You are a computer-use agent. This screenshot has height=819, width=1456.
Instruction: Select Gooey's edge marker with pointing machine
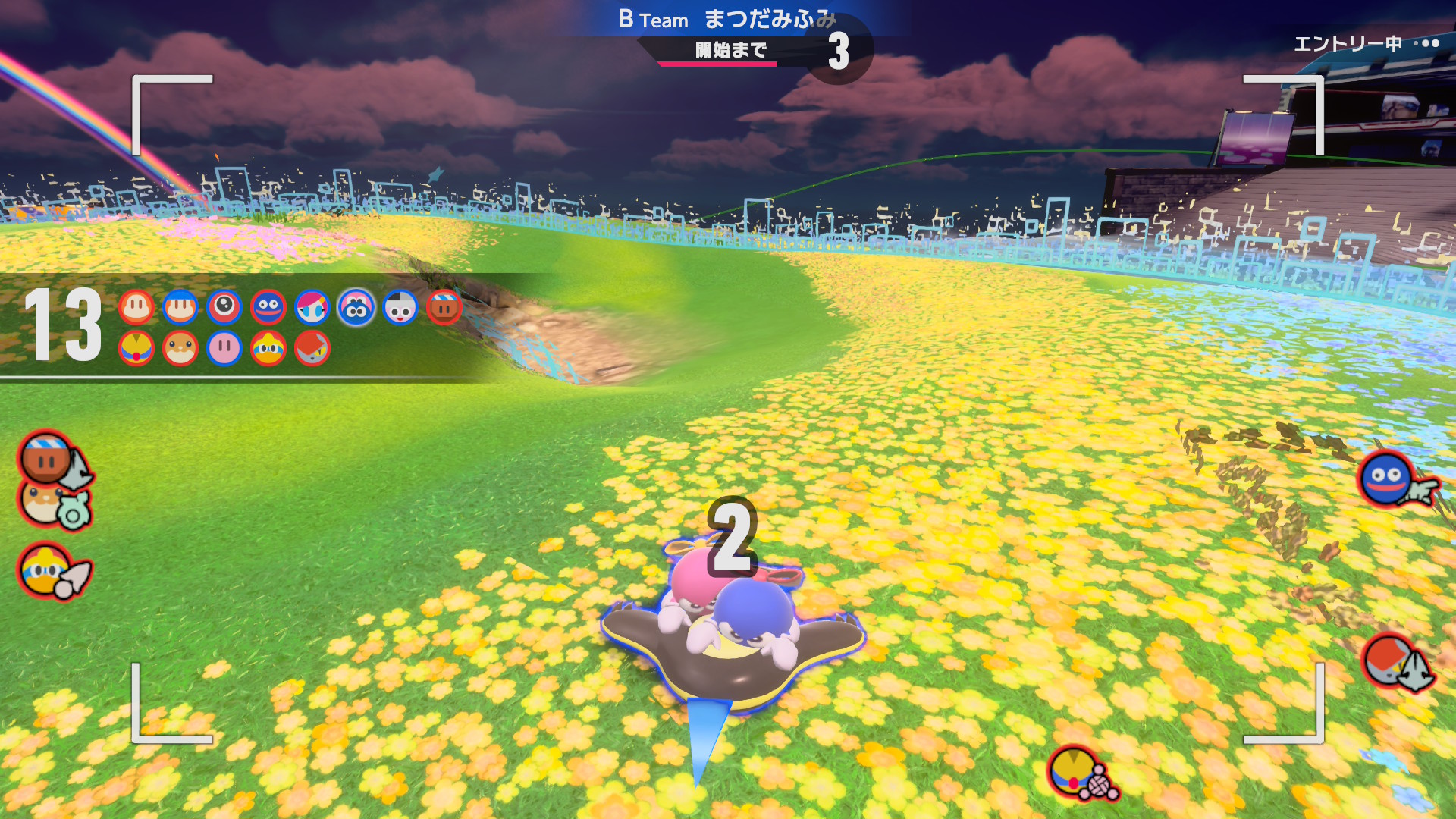tap(1392, 481)
